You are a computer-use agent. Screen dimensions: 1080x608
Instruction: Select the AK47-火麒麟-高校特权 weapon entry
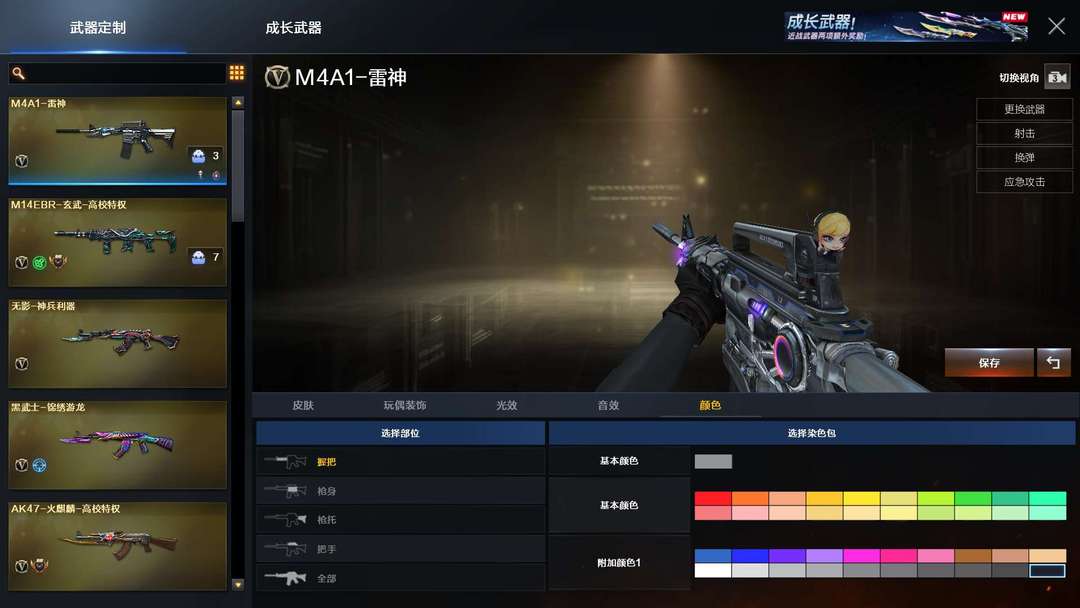[118, 545]
